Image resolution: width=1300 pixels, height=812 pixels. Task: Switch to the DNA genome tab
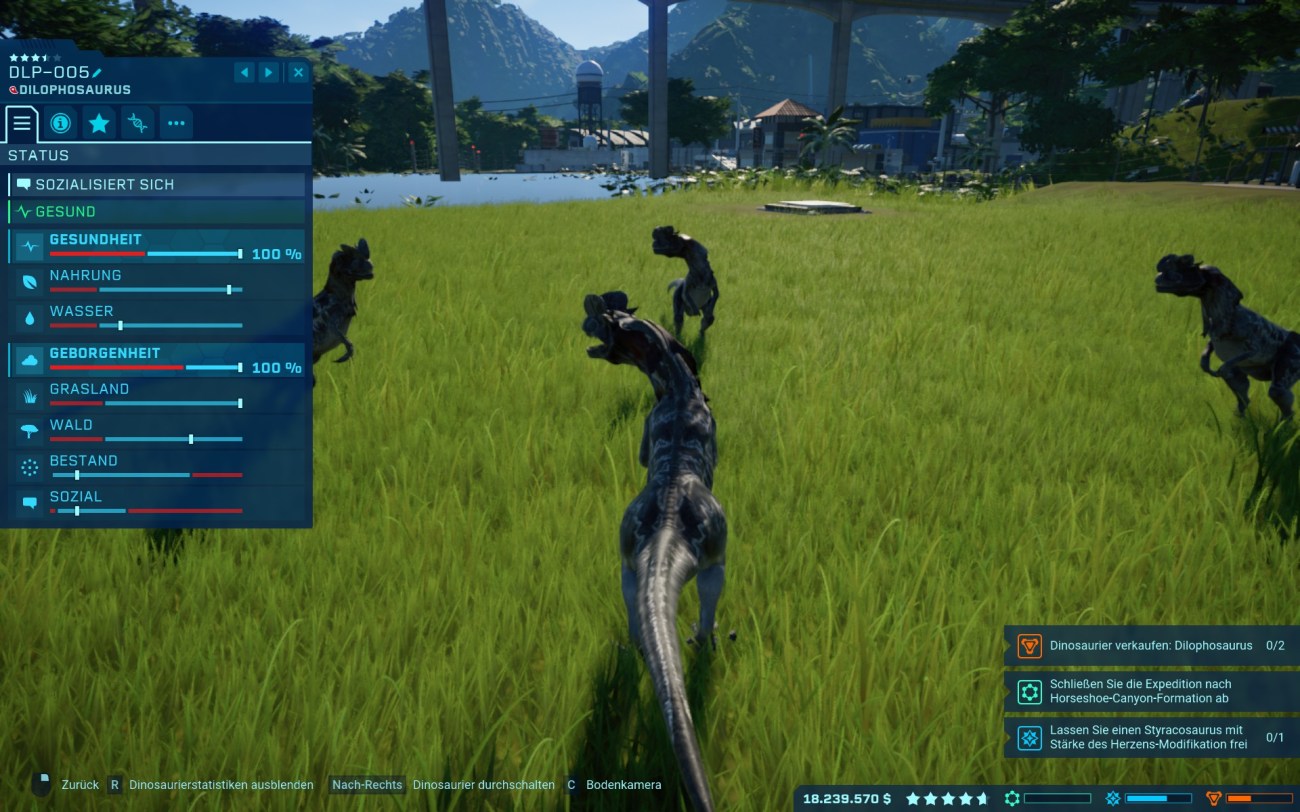click(x=138, y=124)
